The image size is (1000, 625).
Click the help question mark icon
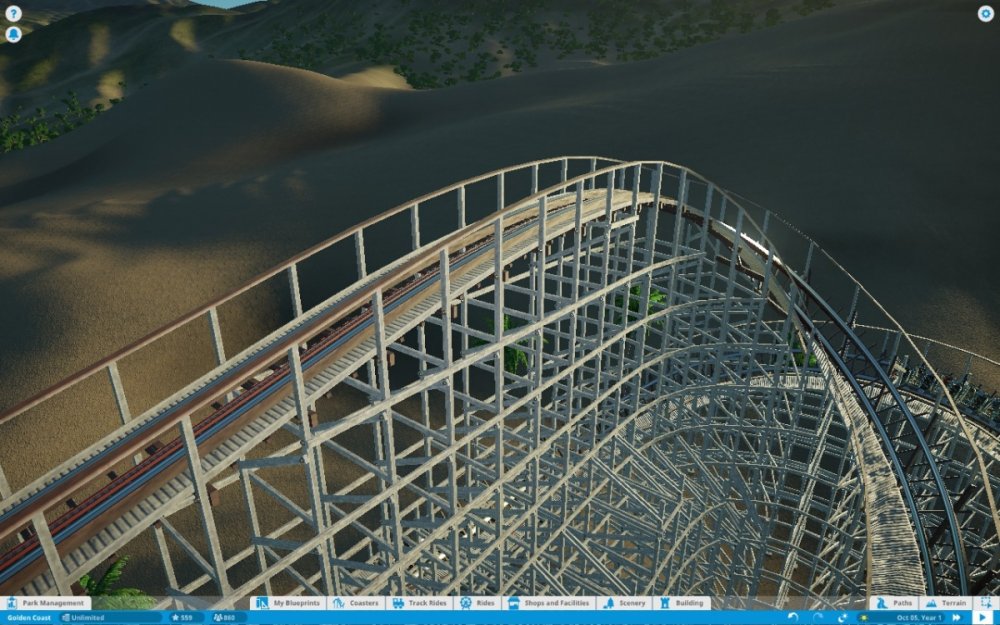(13, 14)
